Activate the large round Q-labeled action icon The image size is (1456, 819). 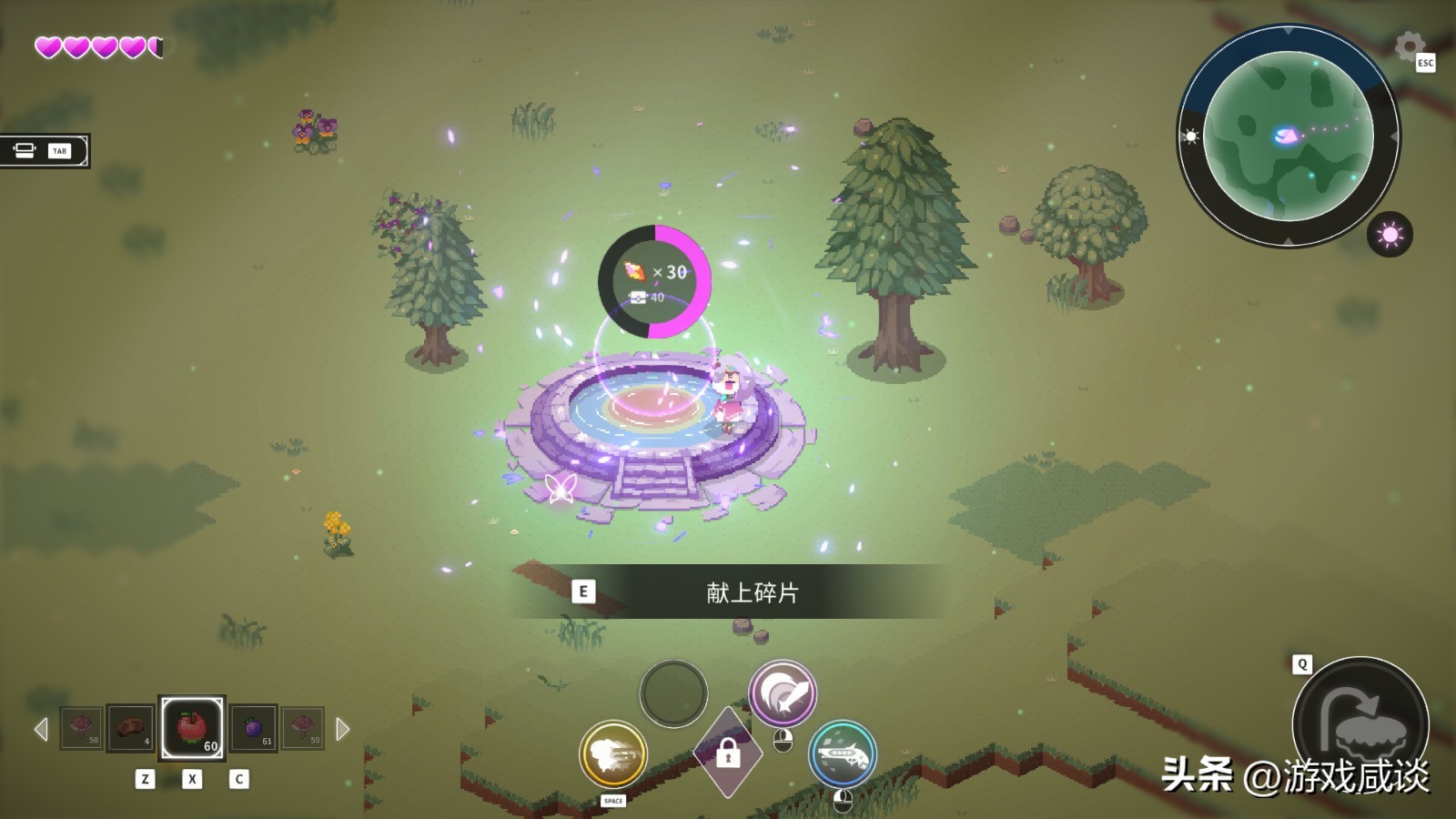pos(1360,723)
